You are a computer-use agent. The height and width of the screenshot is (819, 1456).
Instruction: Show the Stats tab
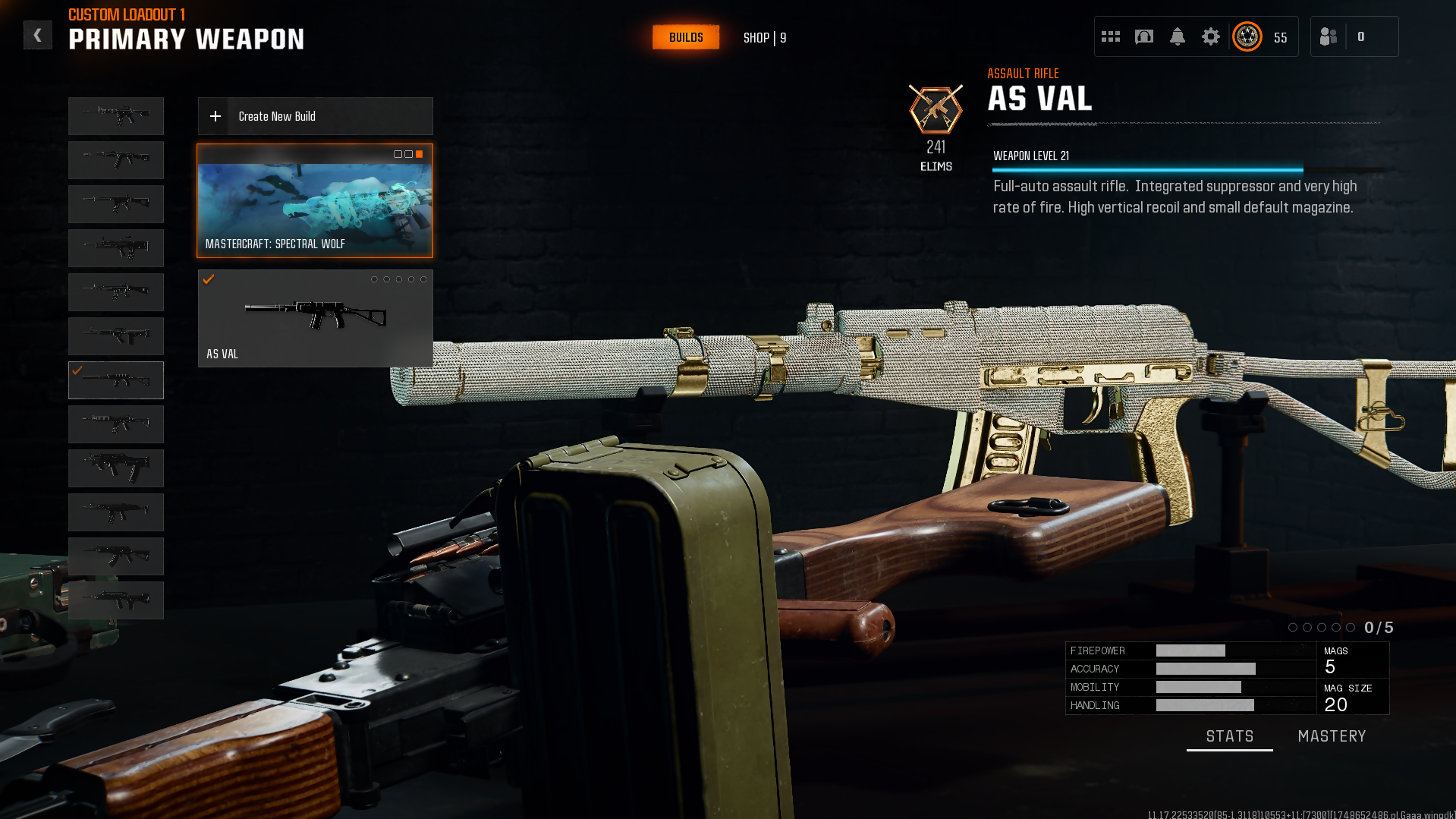1229,736
